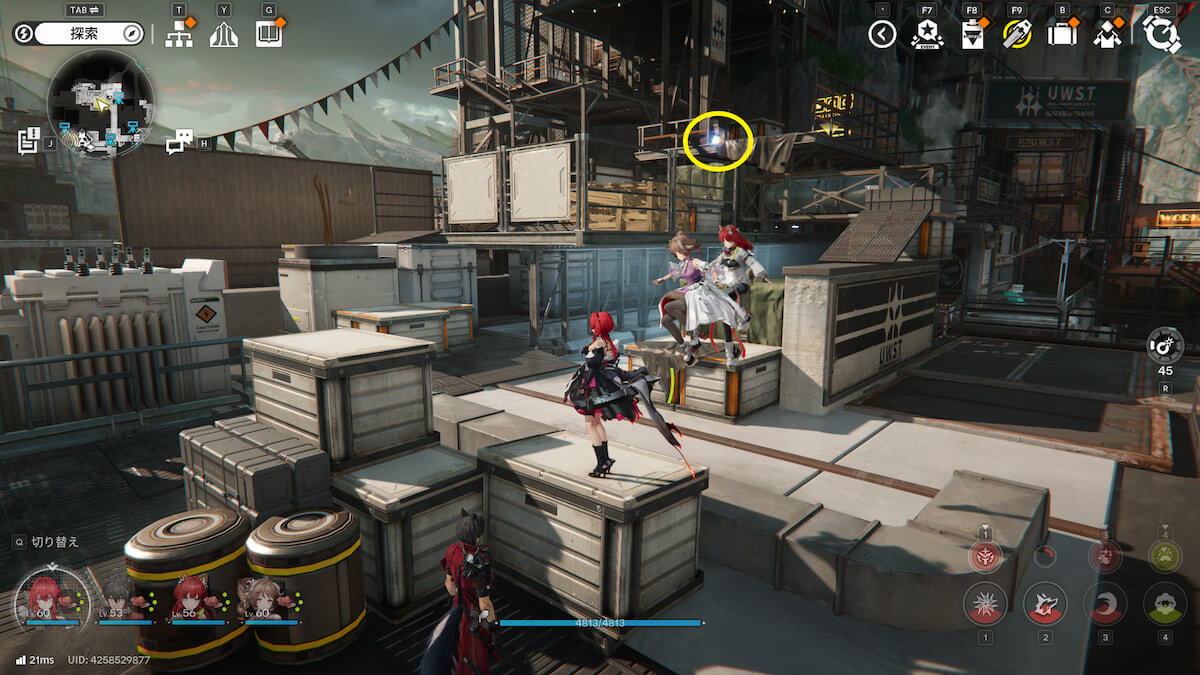Open the character roster icon

1106,35
